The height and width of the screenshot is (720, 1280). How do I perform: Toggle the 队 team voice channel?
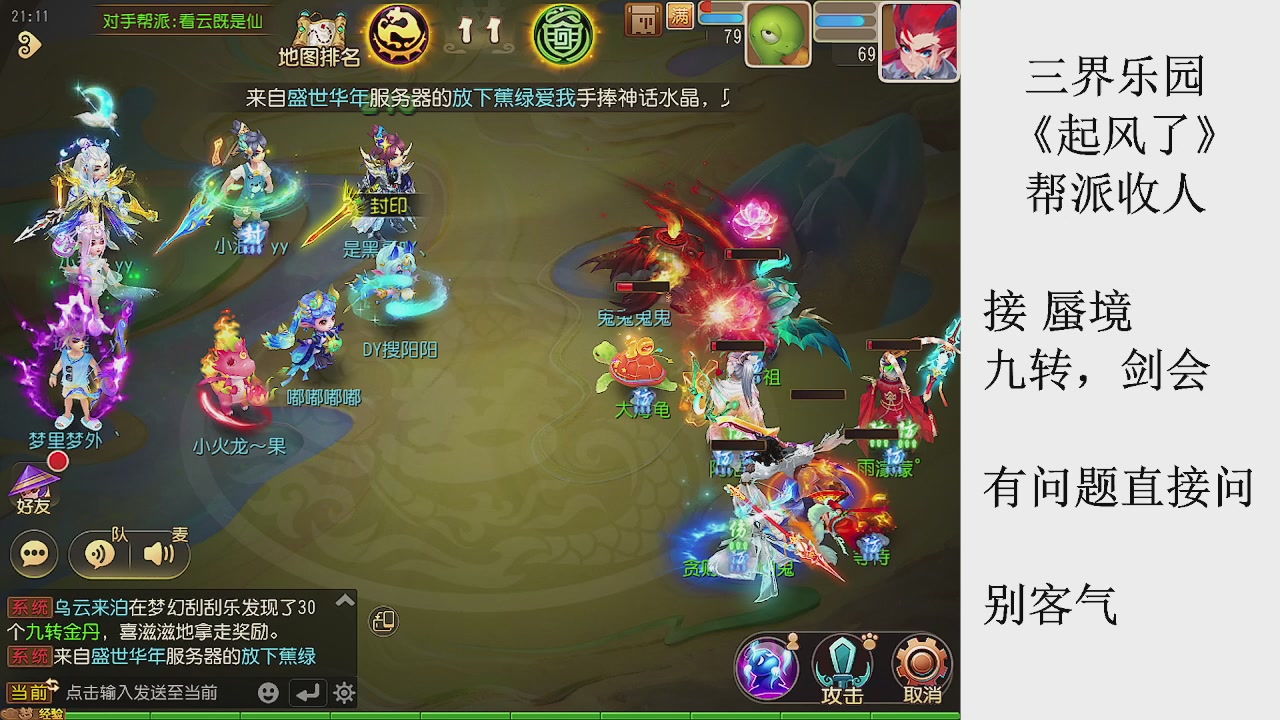(x=98, y=553)
